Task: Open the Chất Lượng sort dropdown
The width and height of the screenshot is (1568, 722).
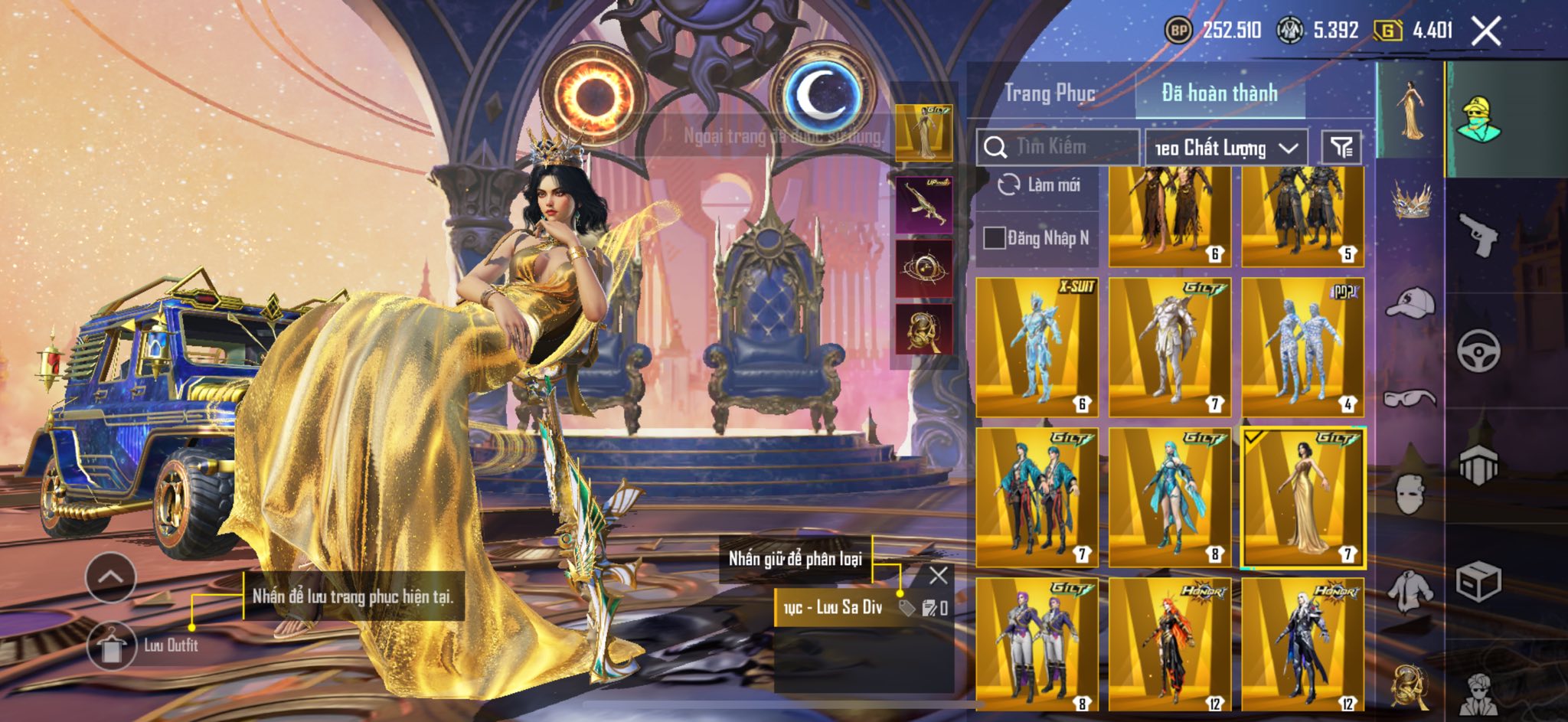Action: click(1226, 148)
